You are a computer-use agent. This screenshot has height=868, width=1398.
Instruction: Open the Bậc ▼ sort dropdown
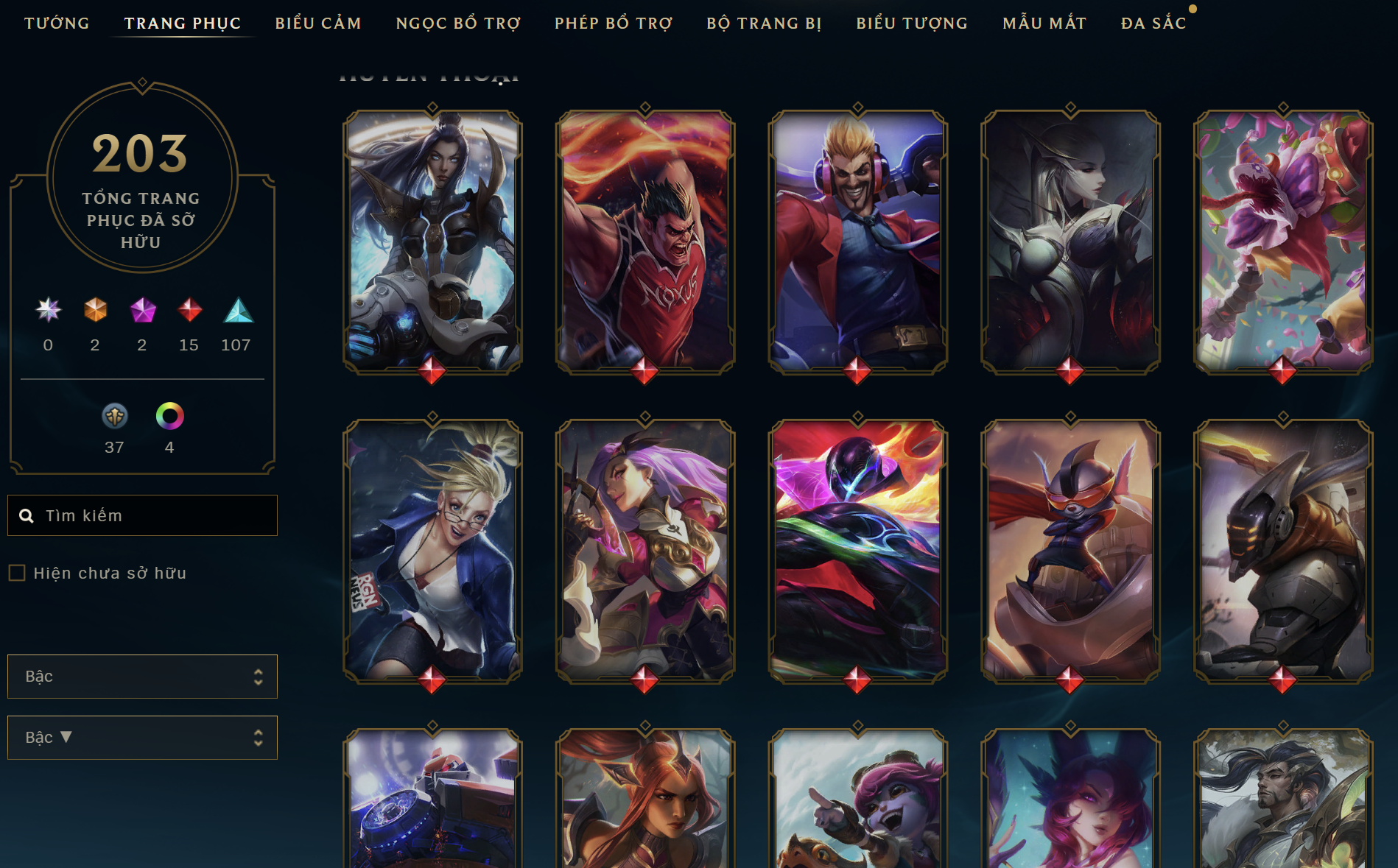click(142, 737)
